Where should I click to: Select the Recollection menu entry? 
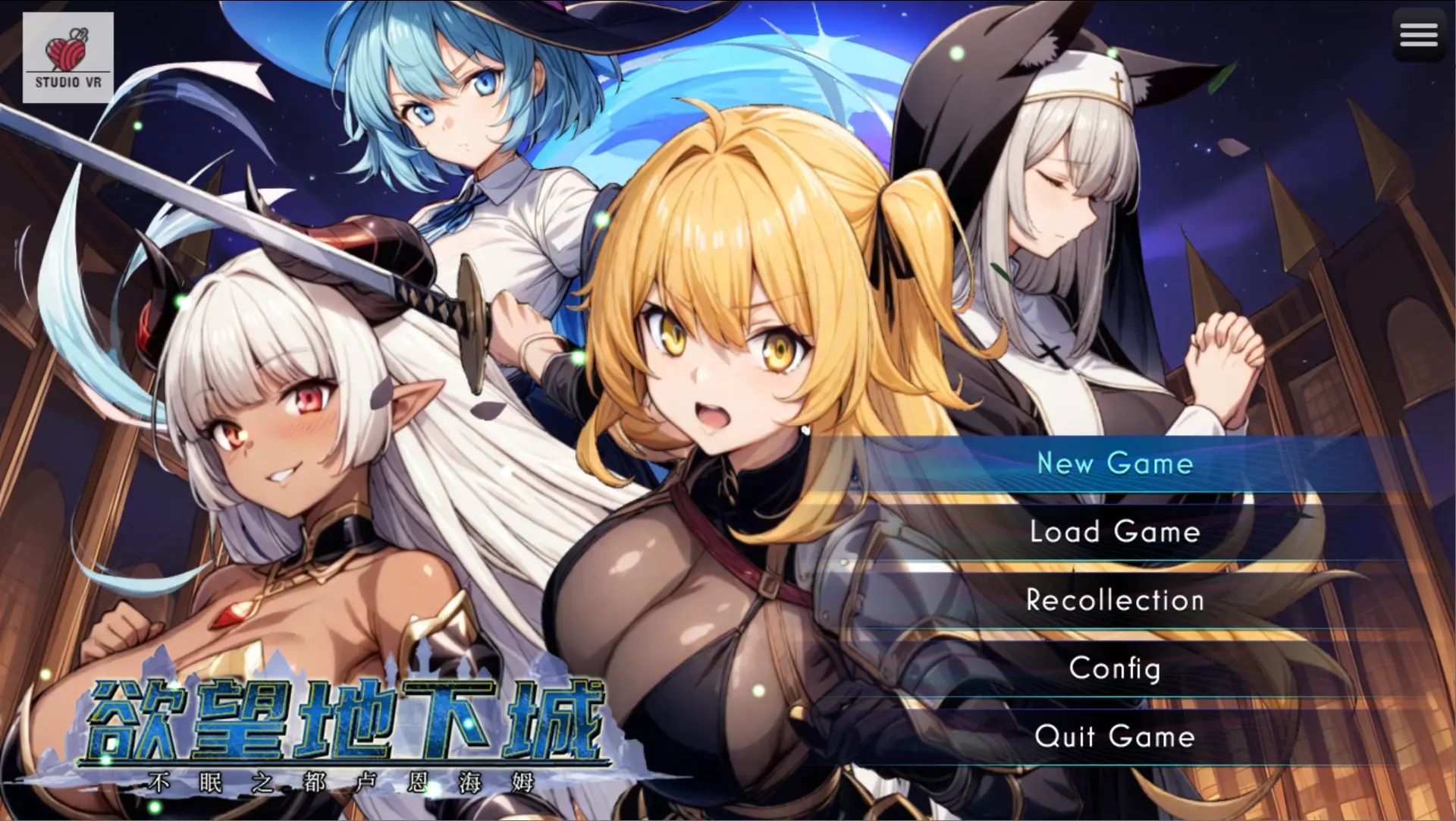[x=1115, y=600]
